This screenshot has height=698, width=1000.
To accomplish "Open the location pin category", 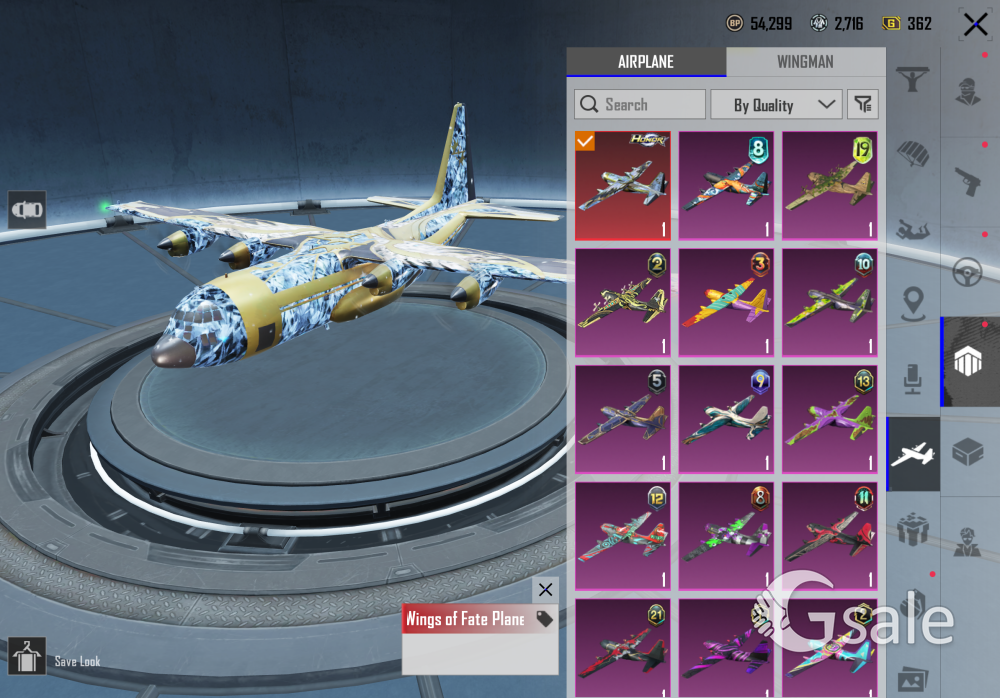I will 912,304.
